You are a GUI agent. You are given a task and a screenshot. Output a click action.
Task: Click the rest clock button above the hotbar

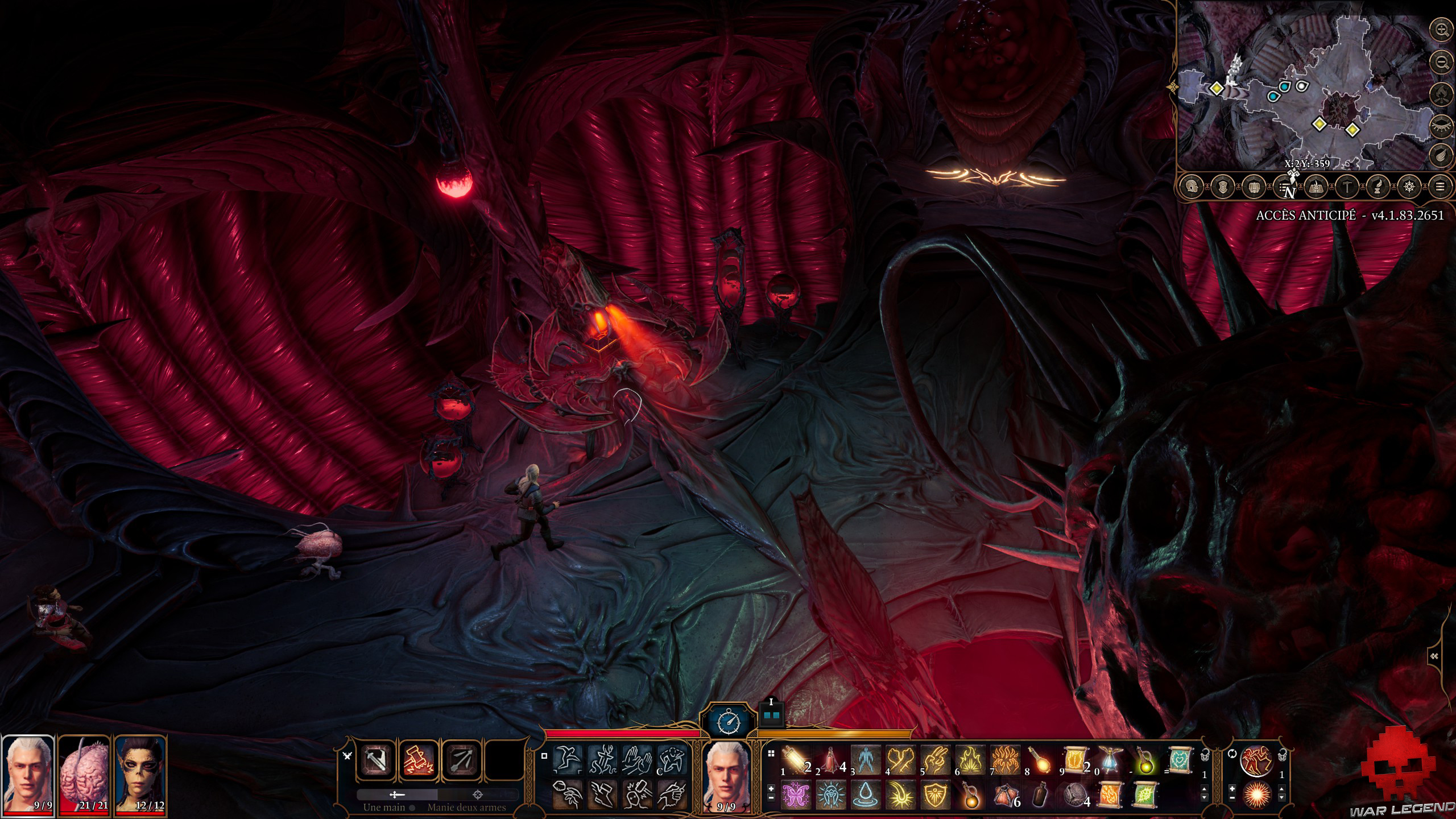point(730,721)
